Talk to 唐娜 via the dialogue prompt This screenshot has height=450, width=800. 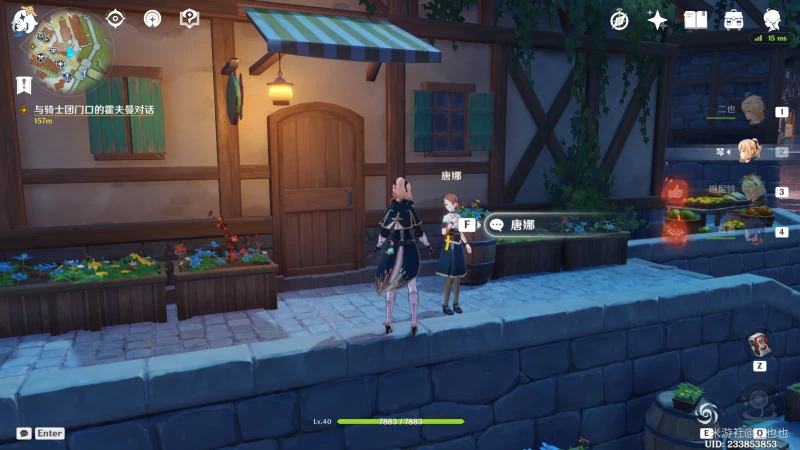click(x=522, y=225)
